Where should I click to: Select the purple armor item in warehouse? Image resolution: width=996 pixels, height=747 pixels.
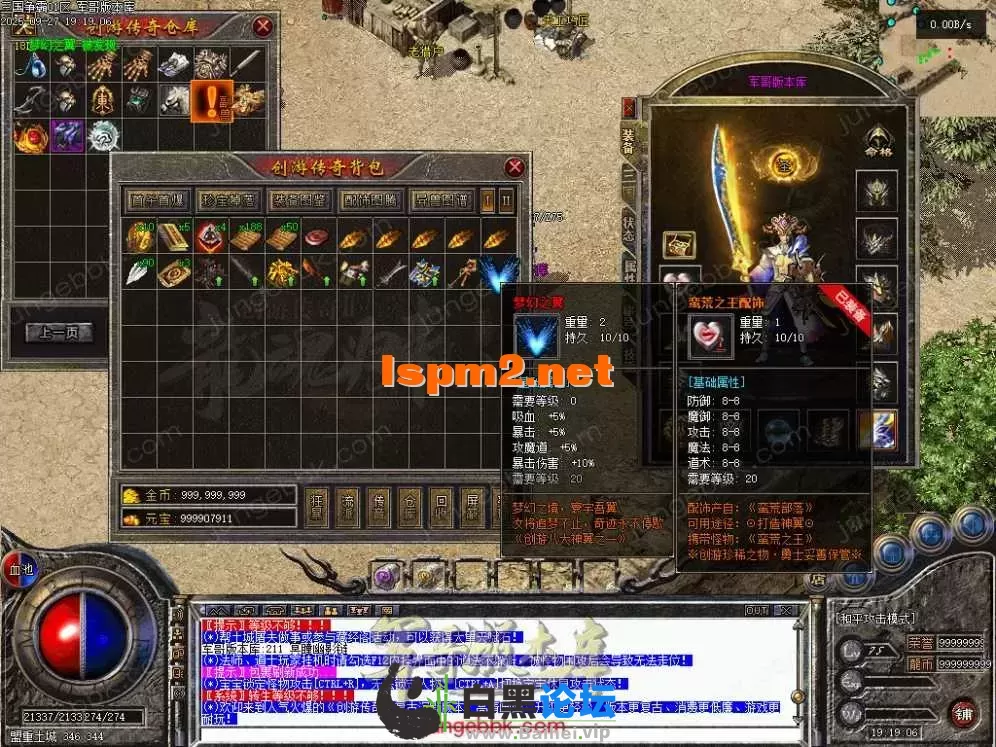click(x=66, y=135)
